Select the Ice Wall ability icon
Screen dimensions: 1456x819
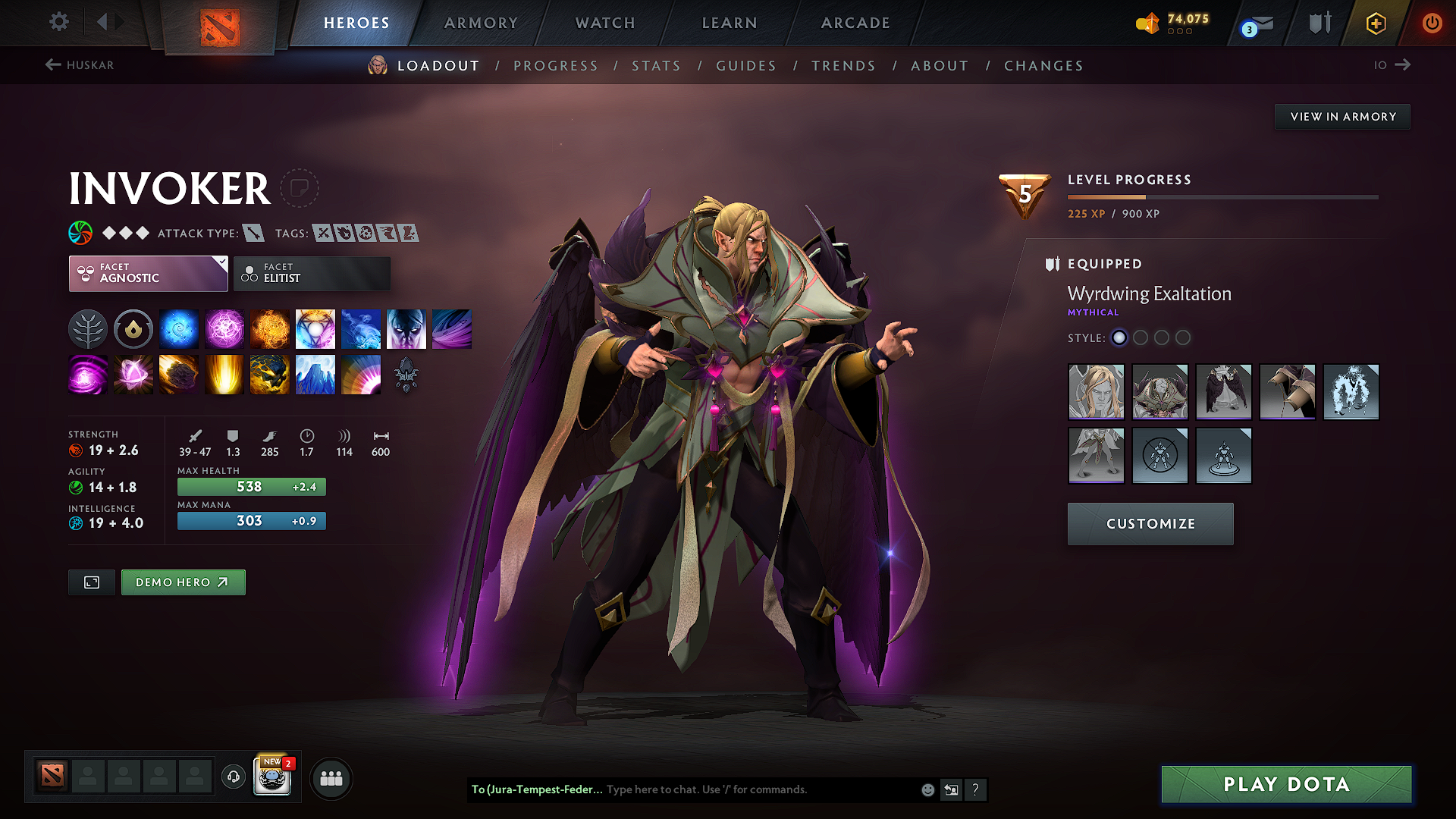point(315,374)
